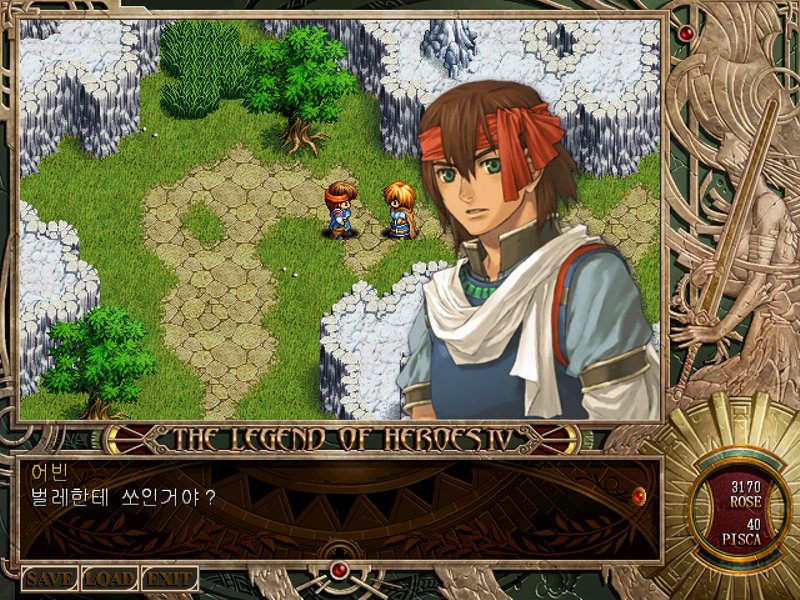Choose the EXIT button

tap(169, 578)
